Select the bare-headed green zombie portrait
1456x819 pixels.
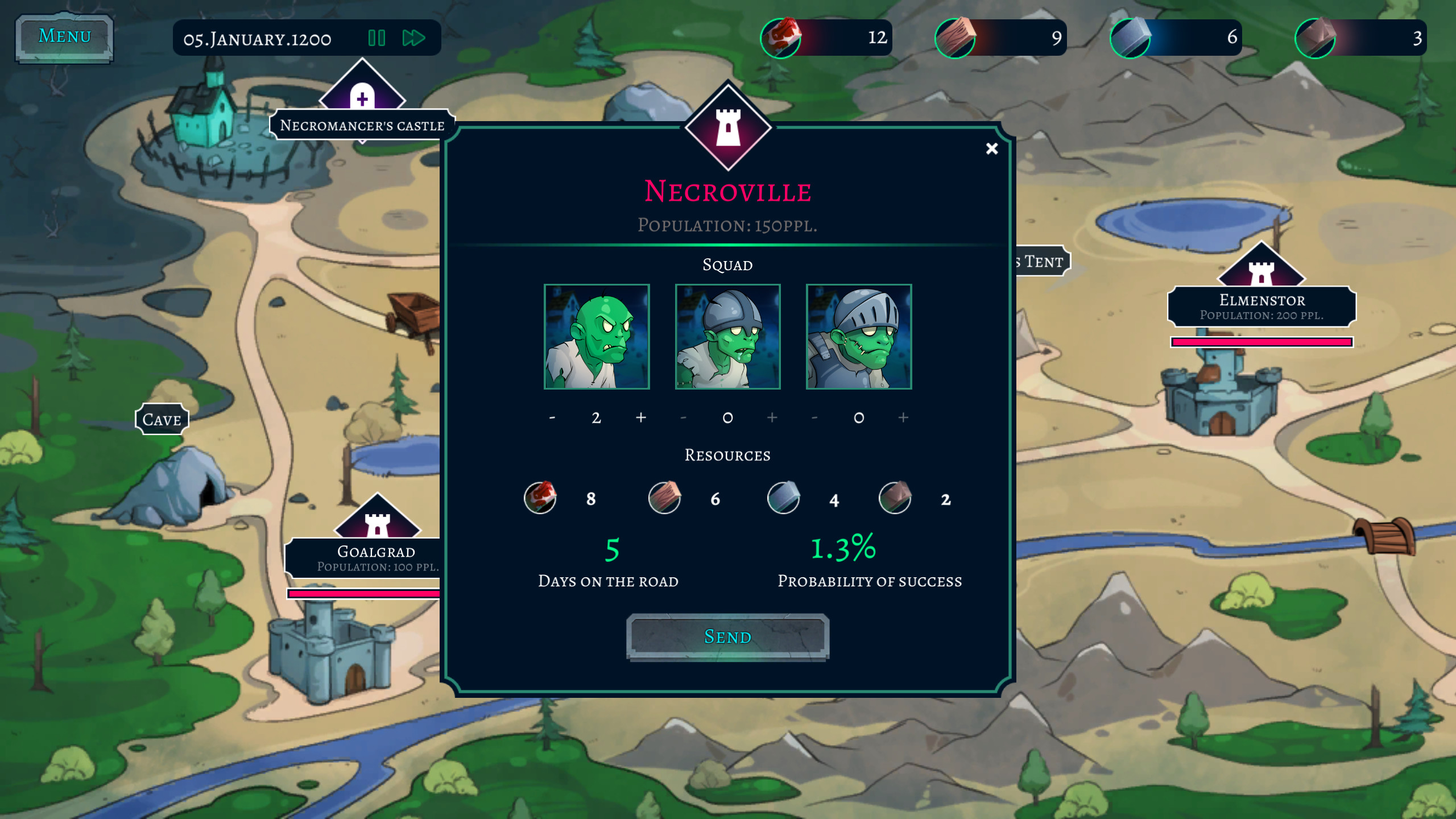(597, 337)
